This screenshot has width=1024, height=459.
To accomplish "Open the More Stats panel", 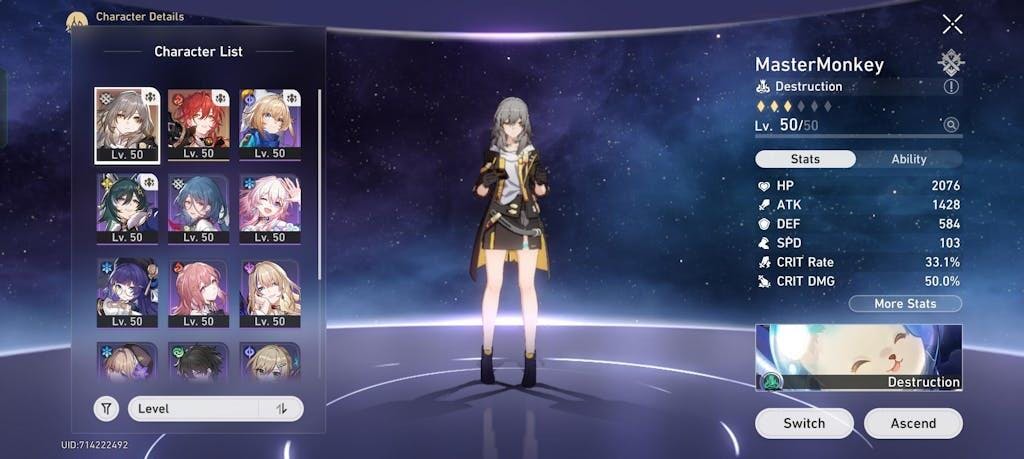I will coord(904,303).
